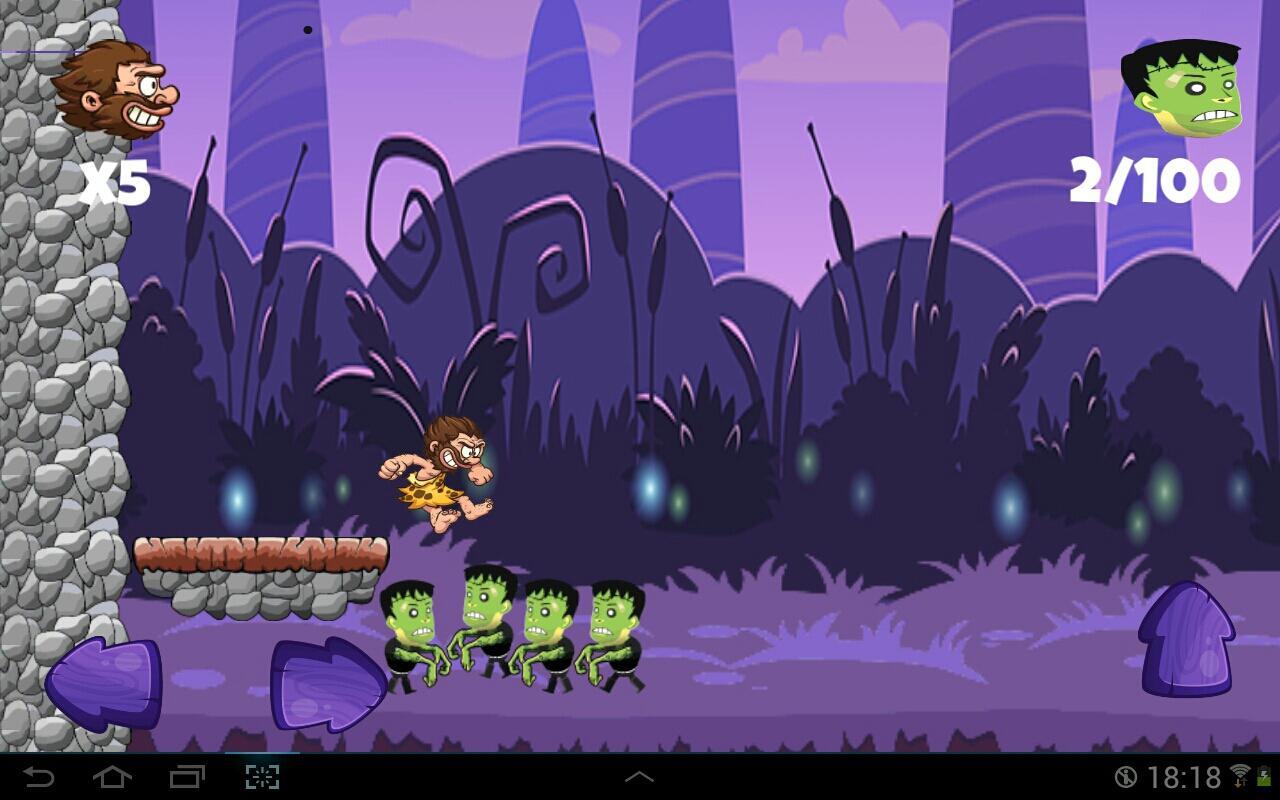Show recent apps in the navigation bar
The width and height of the screenshot is (1280, 800).
pyautogui.click(x=187, y=777)
